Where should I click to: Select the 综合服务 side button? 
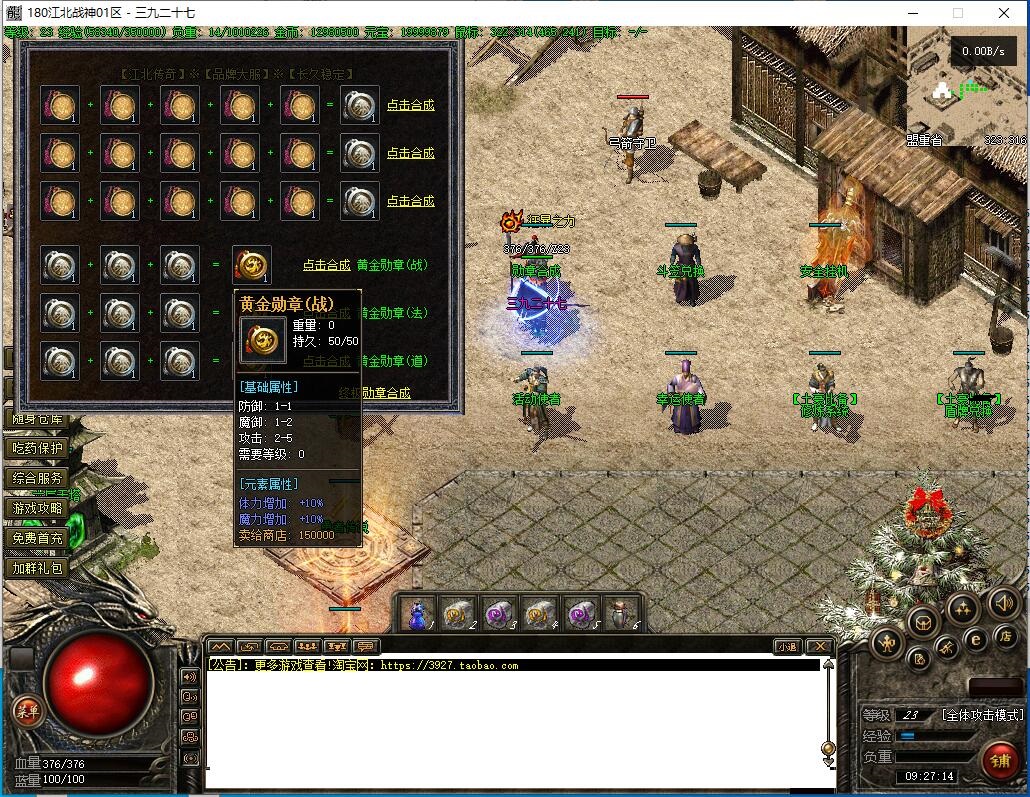37,478
